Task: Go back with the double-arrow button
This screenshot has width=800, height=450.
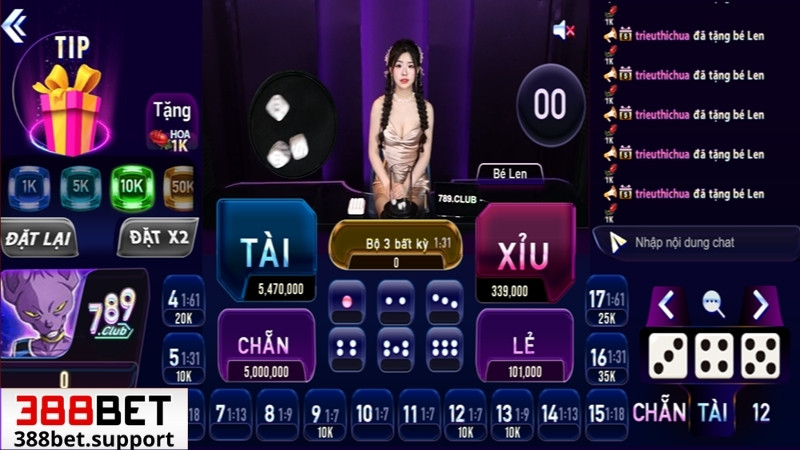Action: point(14,26)
